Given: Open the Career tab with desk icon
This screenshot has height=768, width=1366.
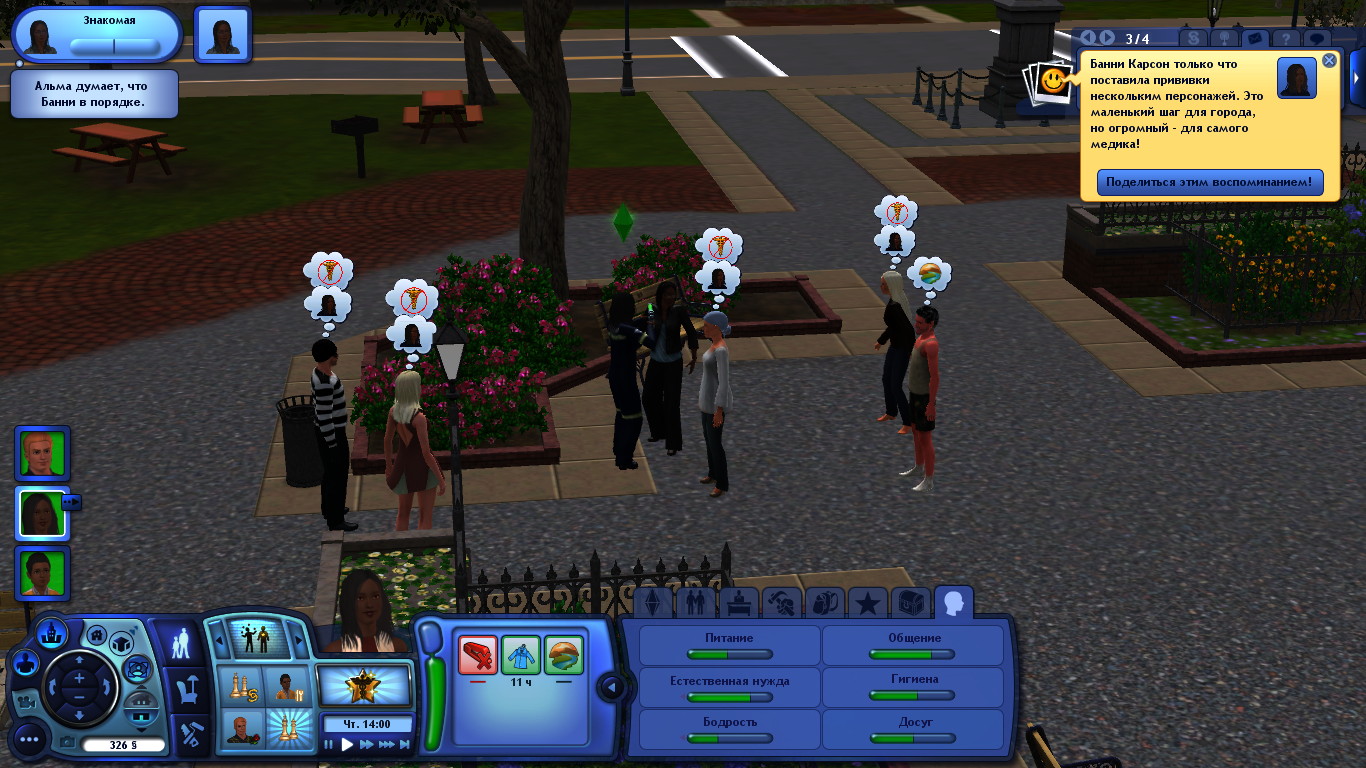Looking at the screenshot, I should pos(739,602).
